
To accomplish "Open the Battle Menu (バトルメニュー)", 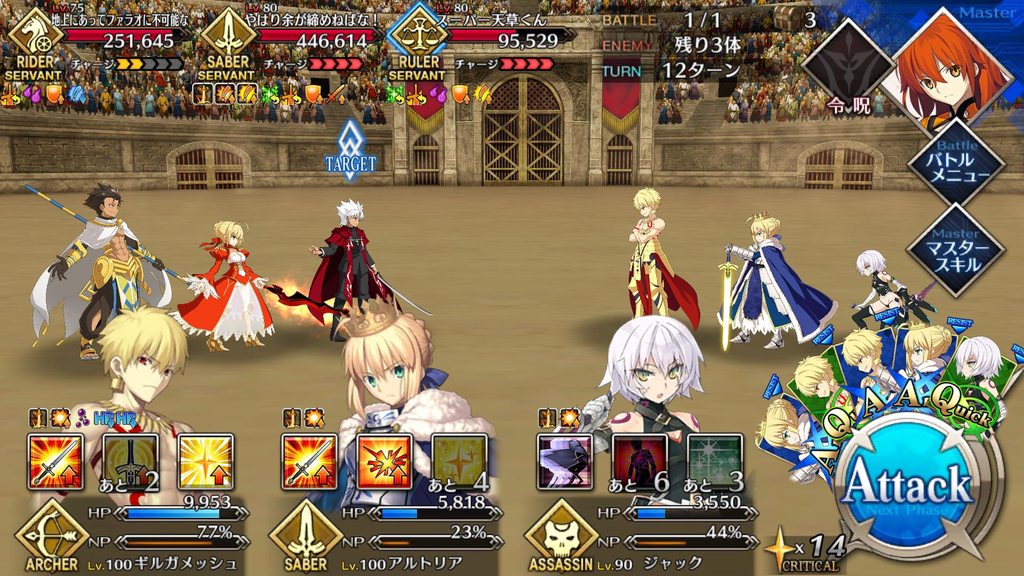I will (x=955, y=164).
